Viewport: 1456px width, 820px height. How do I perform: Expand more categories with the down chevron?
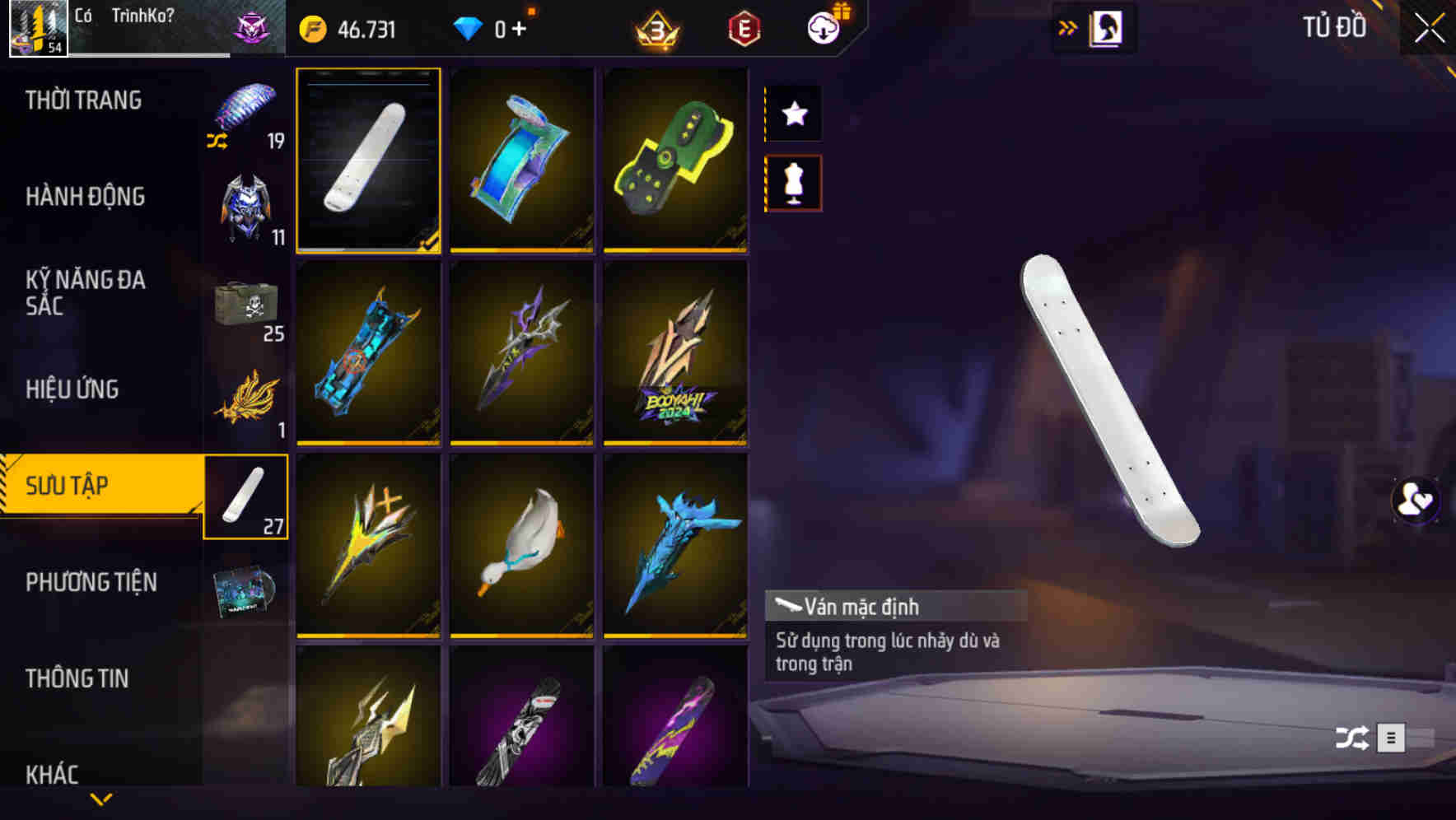(101, 799)
